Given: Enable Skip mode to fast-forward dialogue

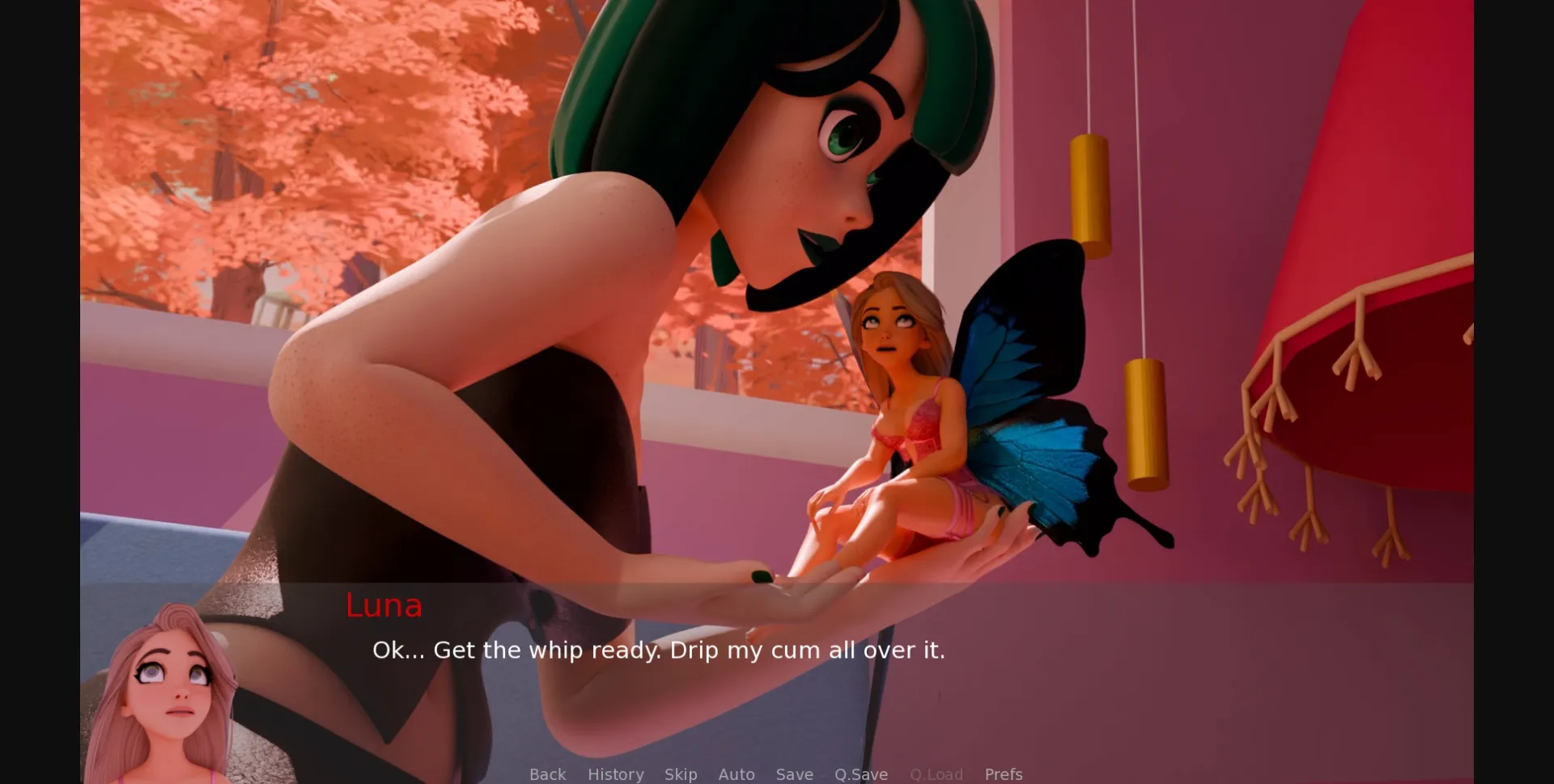Looking at the screenshot, I should (680, 774).
